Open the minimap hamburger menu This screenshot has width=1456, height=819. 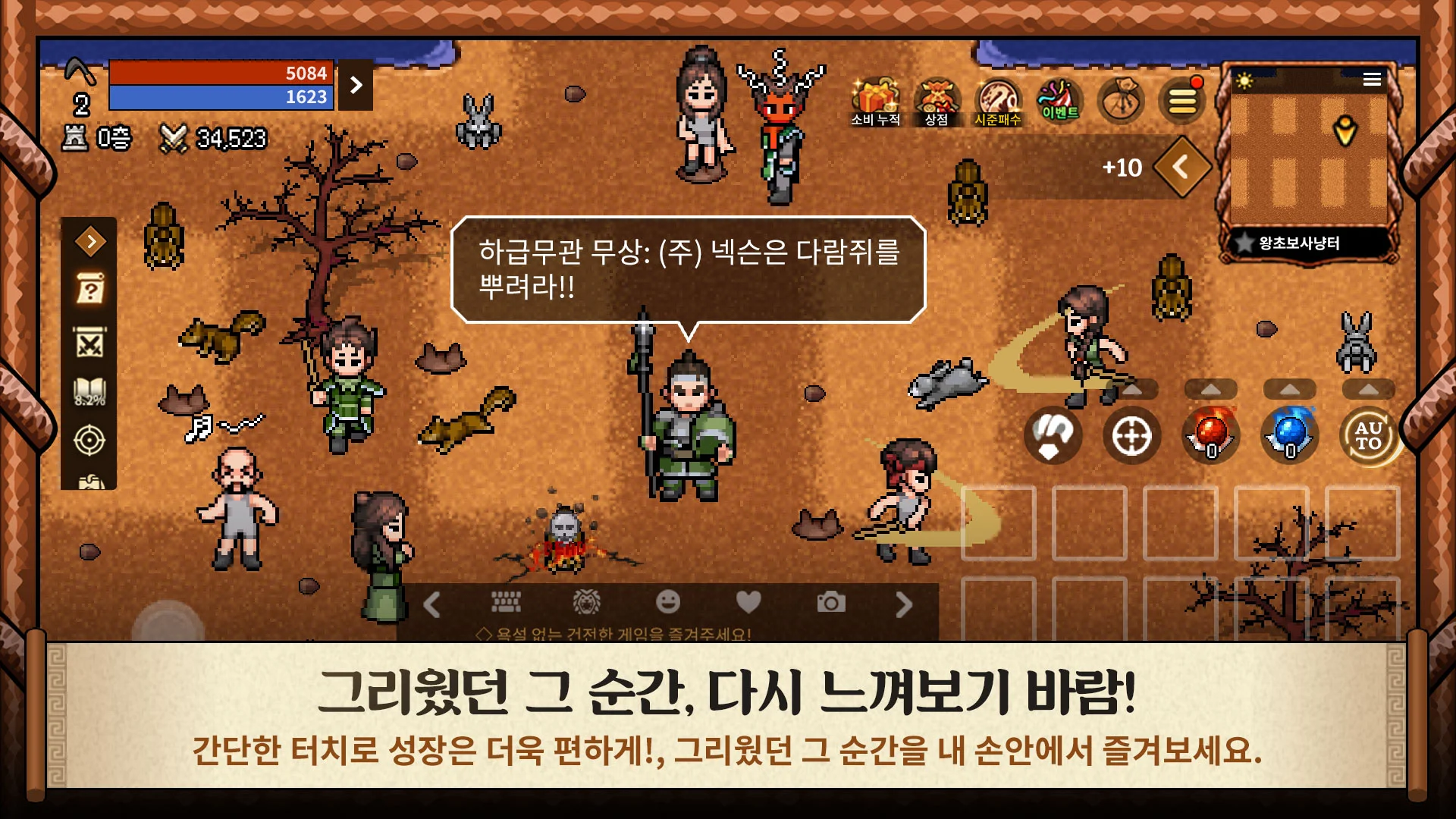click(1373, 77)
